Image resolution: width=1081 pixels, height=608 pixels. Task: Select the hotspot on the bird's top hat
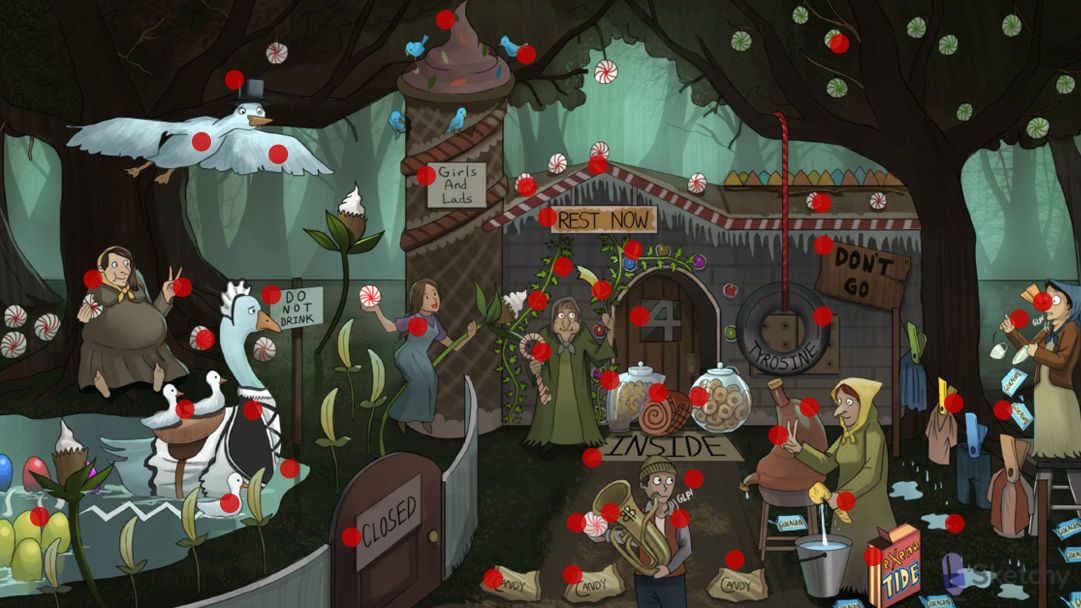[x=234, y=79]
